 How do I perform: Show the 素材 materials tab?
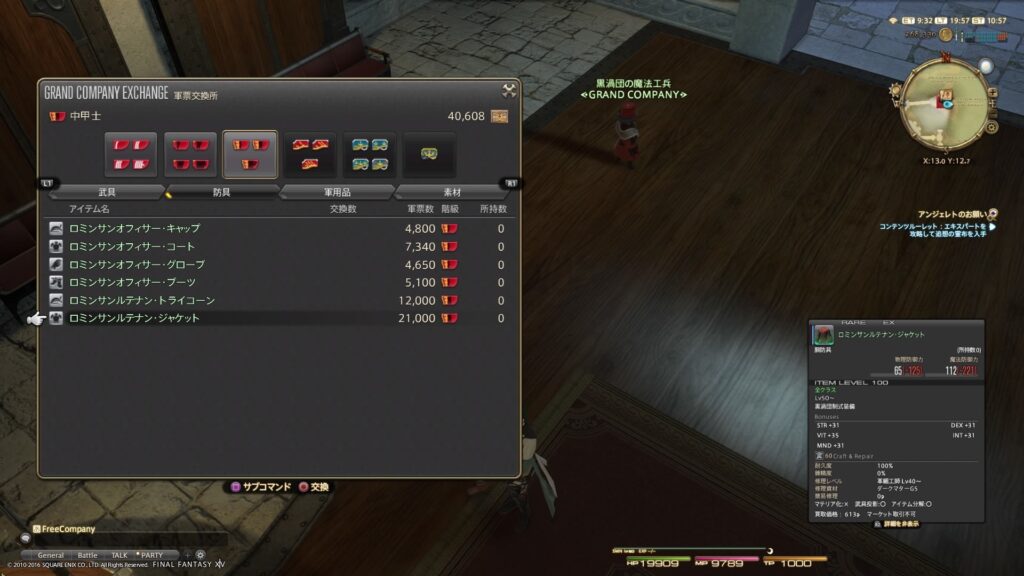[x=451, y=192]
